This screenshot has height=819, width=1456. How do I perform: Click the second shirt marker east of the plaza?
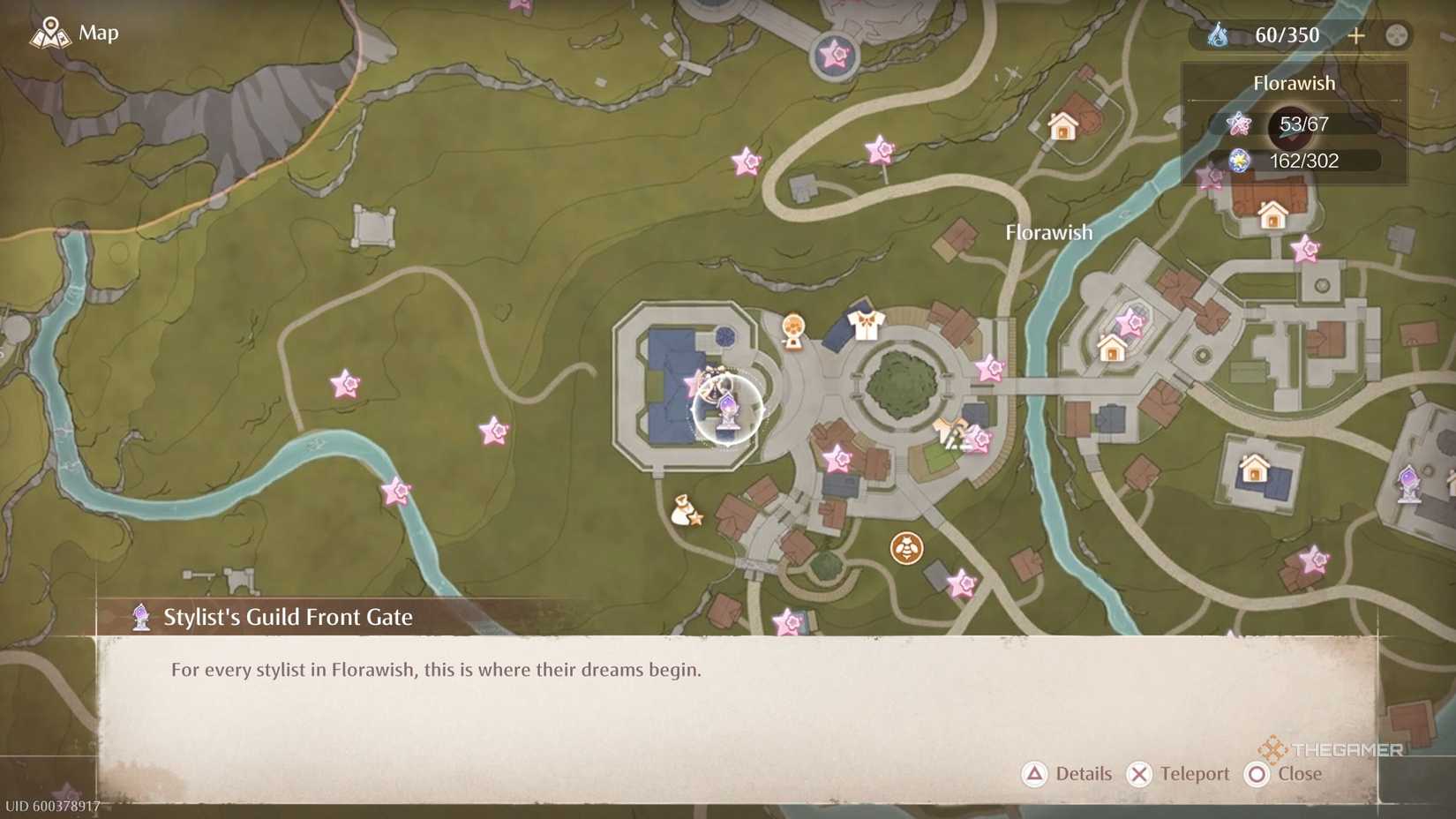(948, 429)
